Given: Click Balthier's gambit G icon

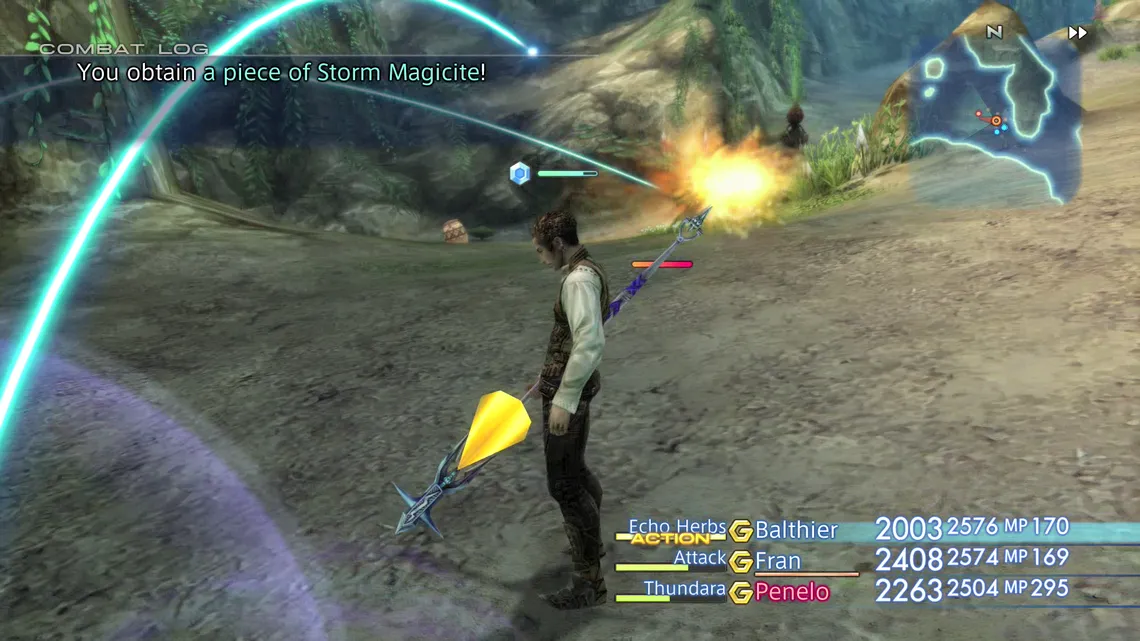Looking at the screenshot, I should click(x=740, y=531).
